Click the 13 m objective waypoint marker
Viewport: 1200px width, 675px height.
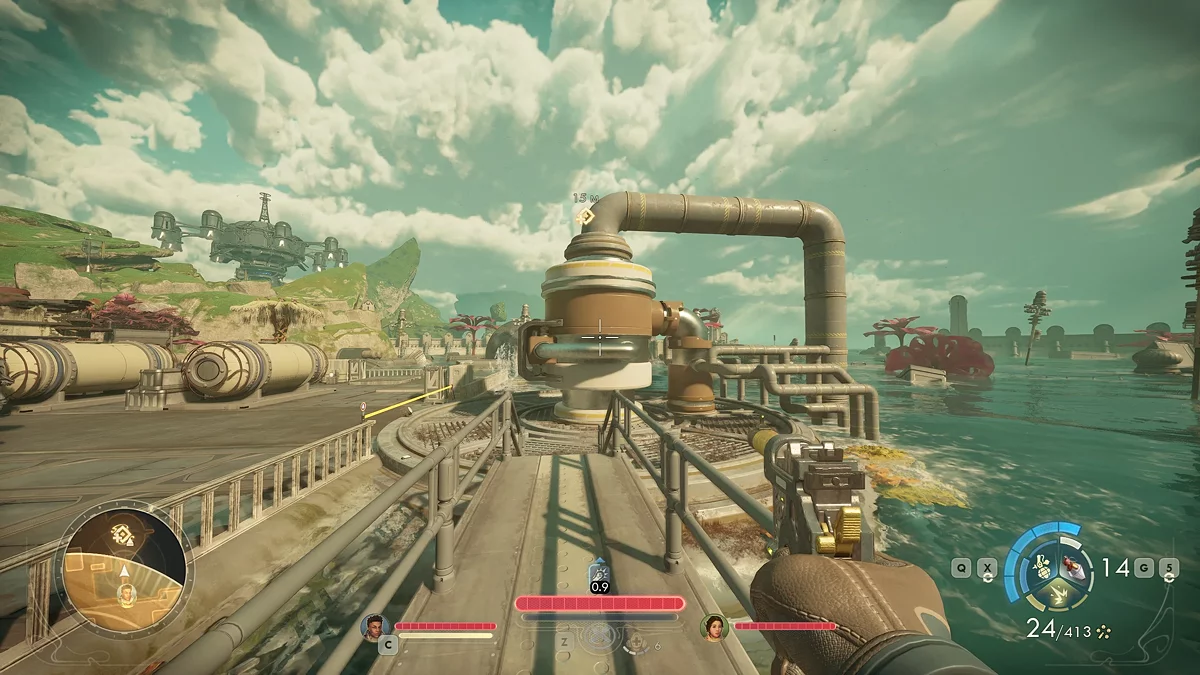click(x=584, y=216)
